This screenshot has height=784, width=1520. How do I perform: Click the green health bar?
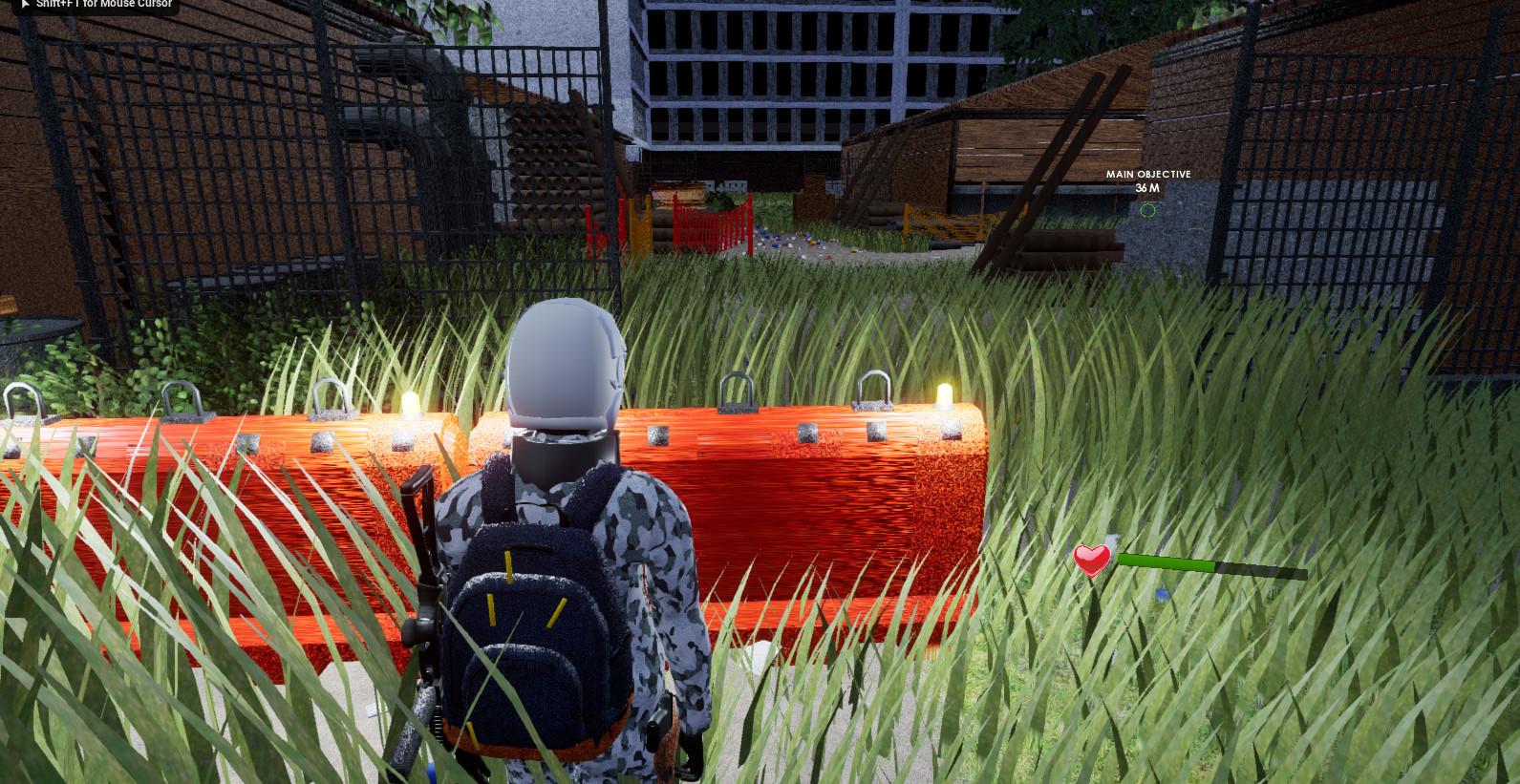pos(1166,562)
